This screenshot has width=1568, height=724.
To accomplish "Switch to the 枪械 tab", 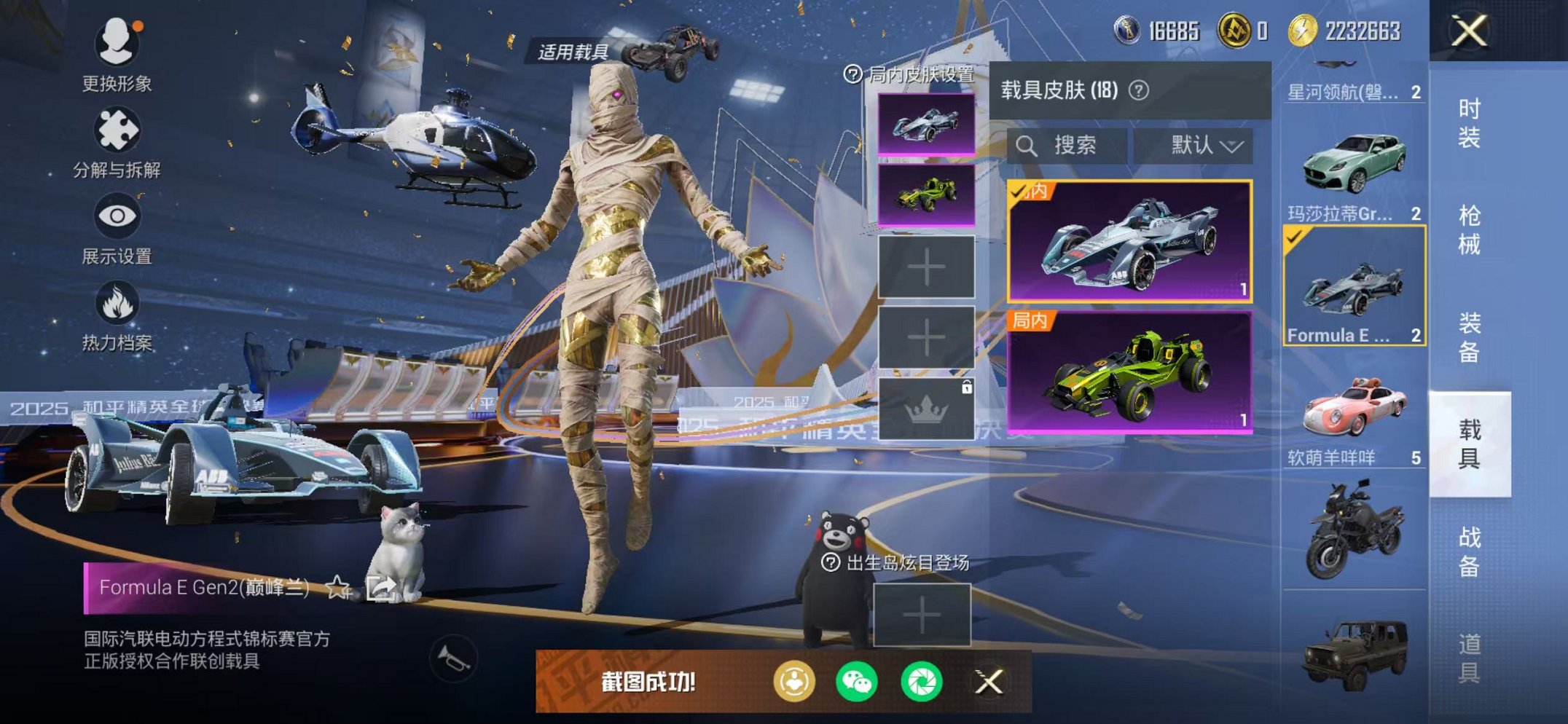I will pyautogui.click(x=1468, y=229).
